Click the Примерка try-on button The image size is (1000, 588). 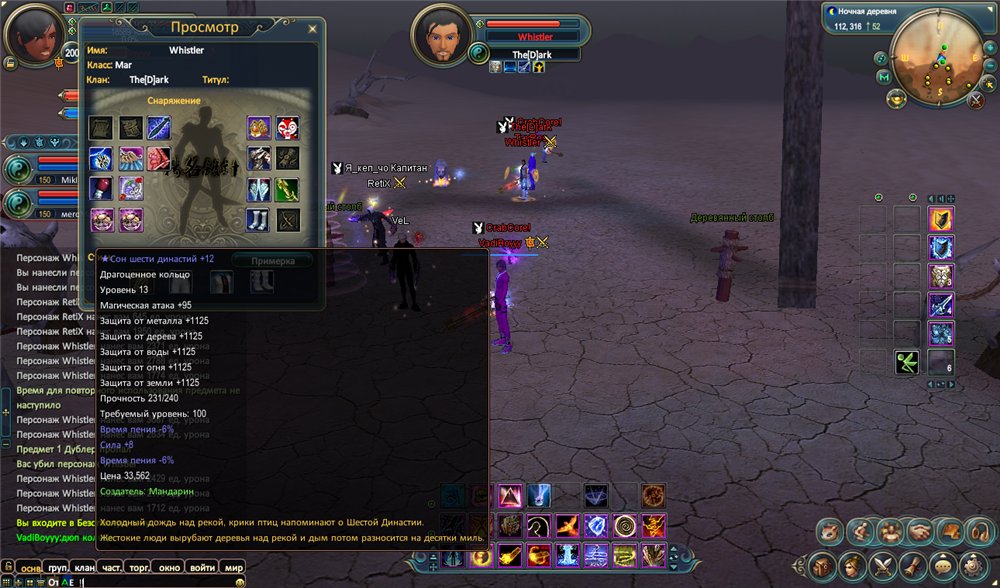coord(272,260)
